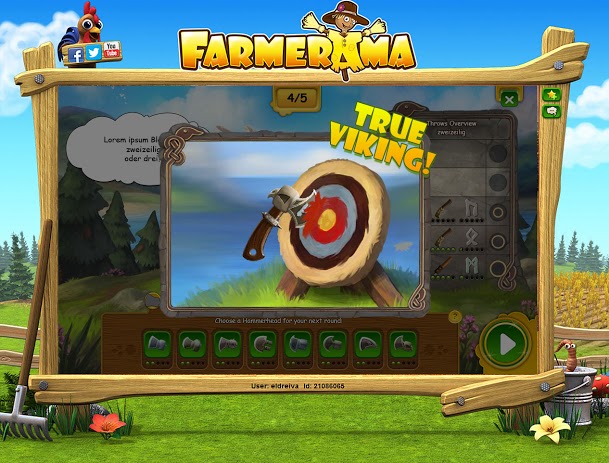This screenshot has width=609, height=463.
Task: Open the Facebook link
Action: (x=76, y=55)
